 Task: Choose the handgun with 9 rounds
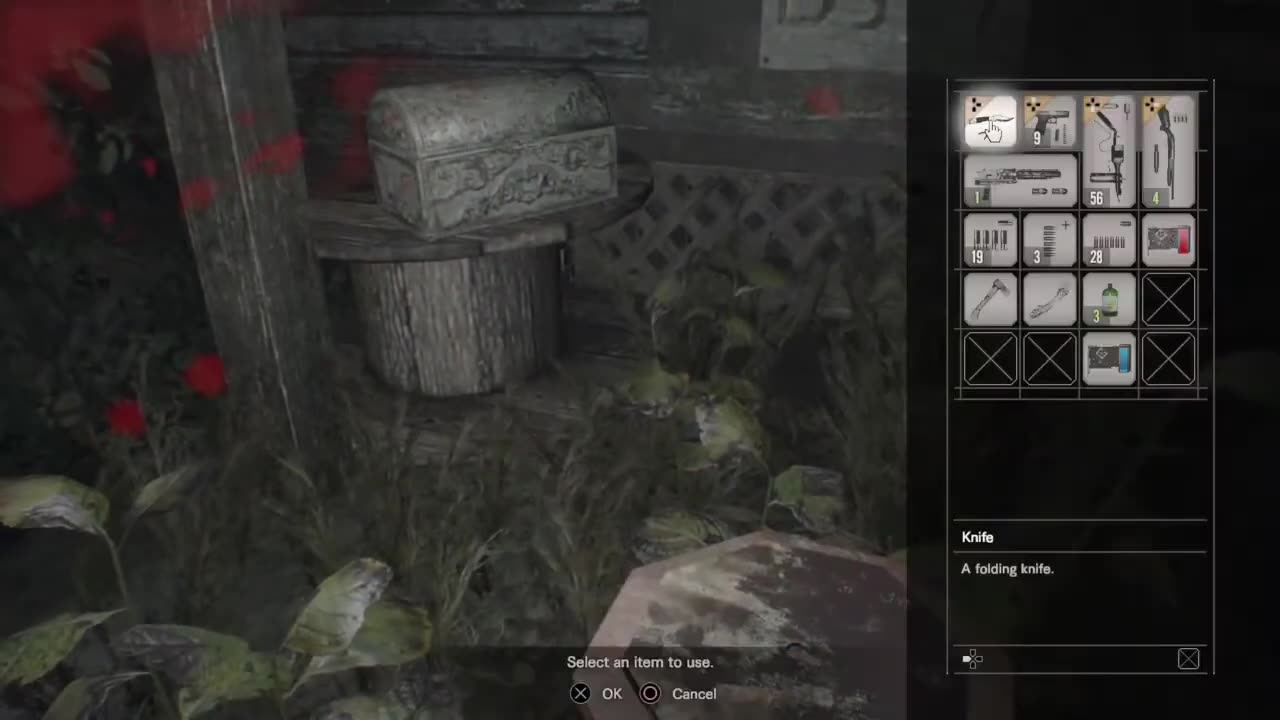1049,122
